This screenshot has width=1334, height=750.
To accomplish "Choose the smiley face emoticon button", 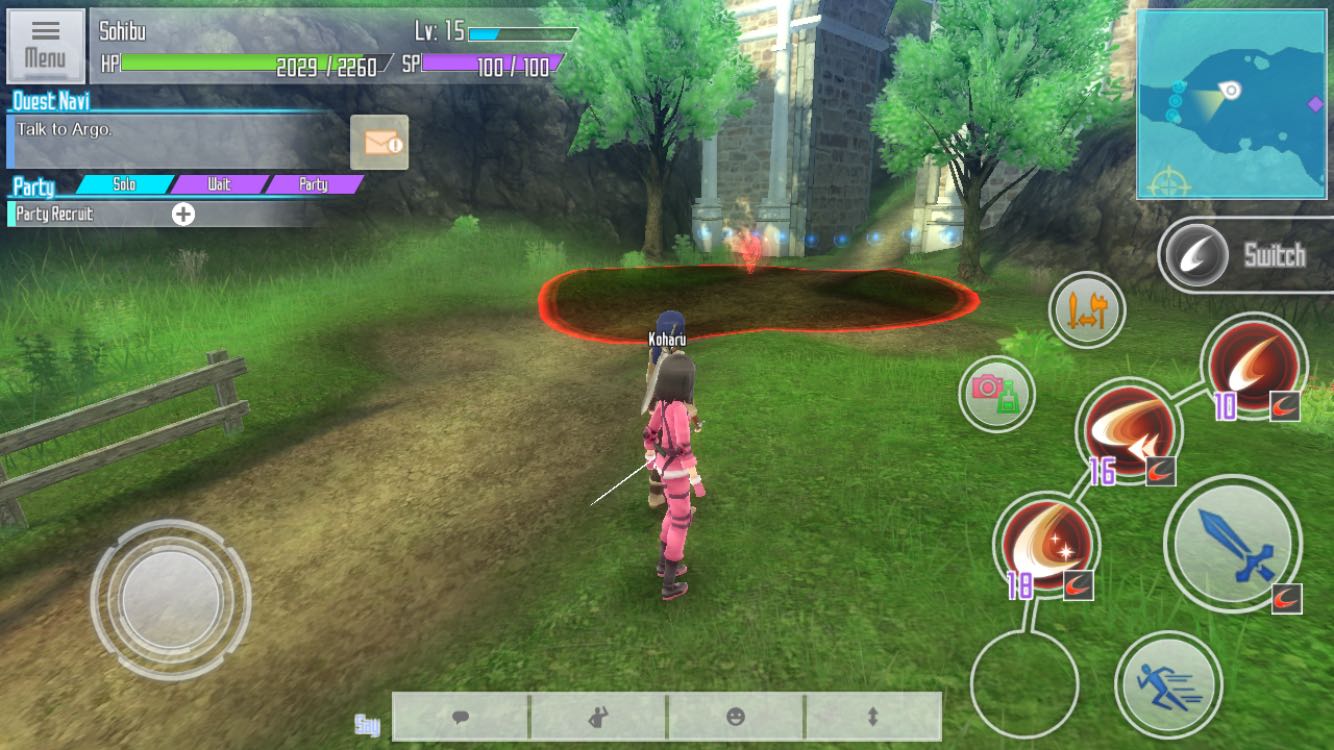I will click(x=735, y=717).
